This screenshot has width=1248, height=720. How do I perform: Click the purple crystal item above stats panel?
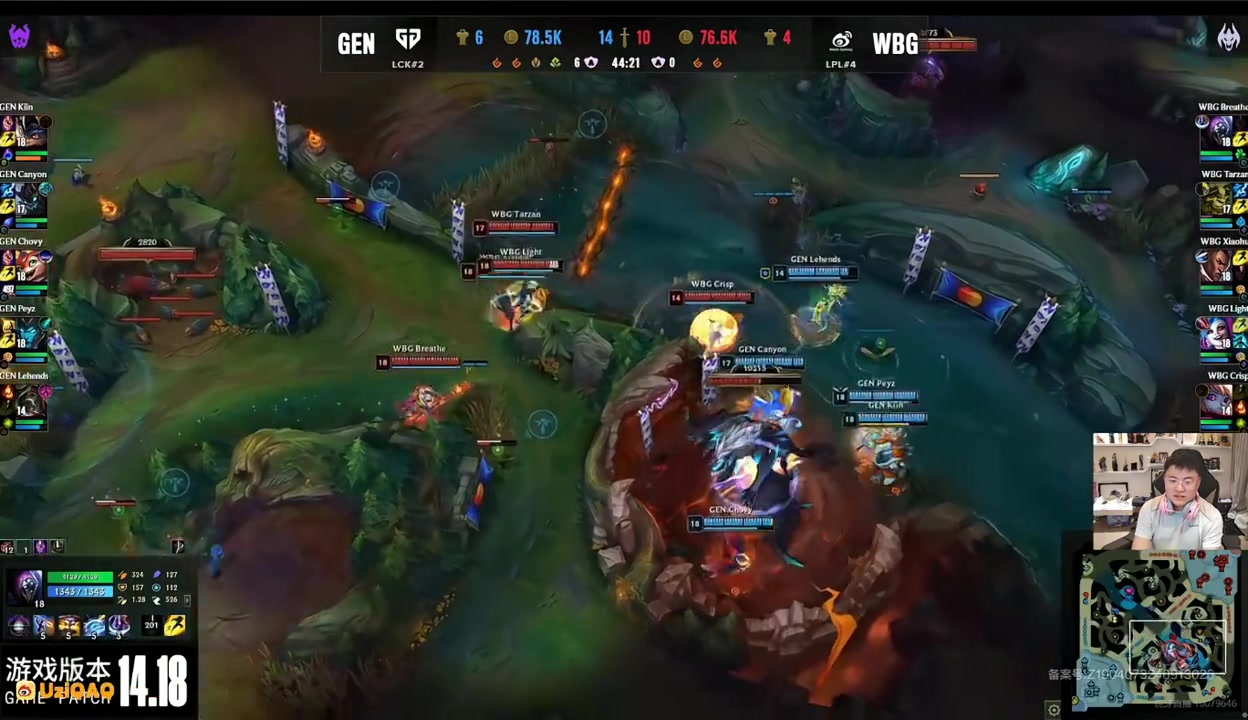40,547
